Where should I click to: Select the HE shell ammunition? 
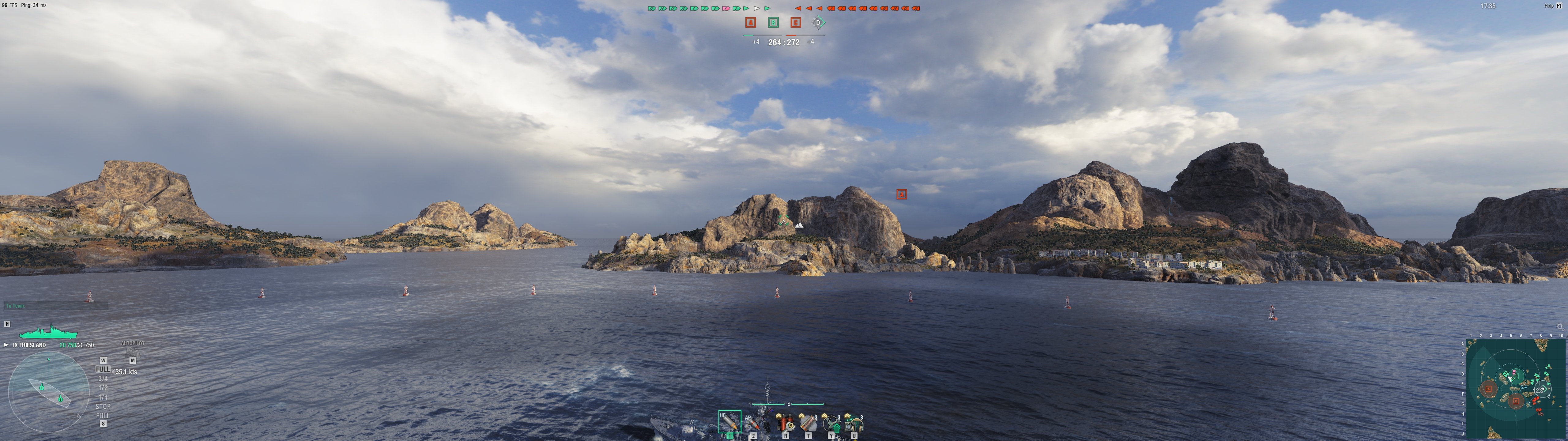tap(729, 421)
